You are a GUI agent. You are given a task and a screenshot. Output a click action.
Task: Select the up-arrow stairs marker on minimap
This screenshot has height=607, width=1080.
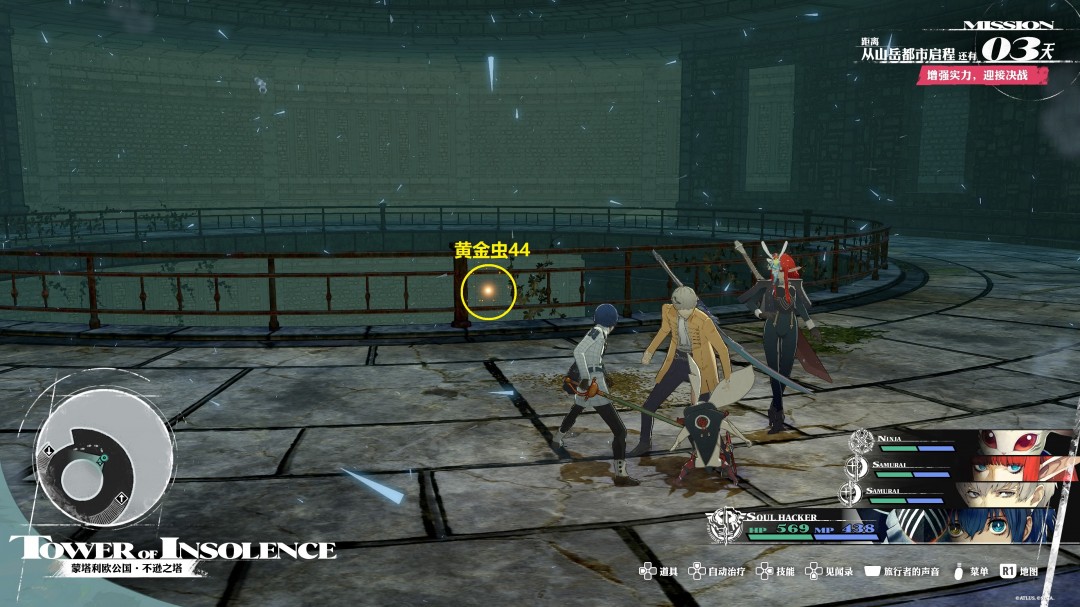tap(120, 499)
